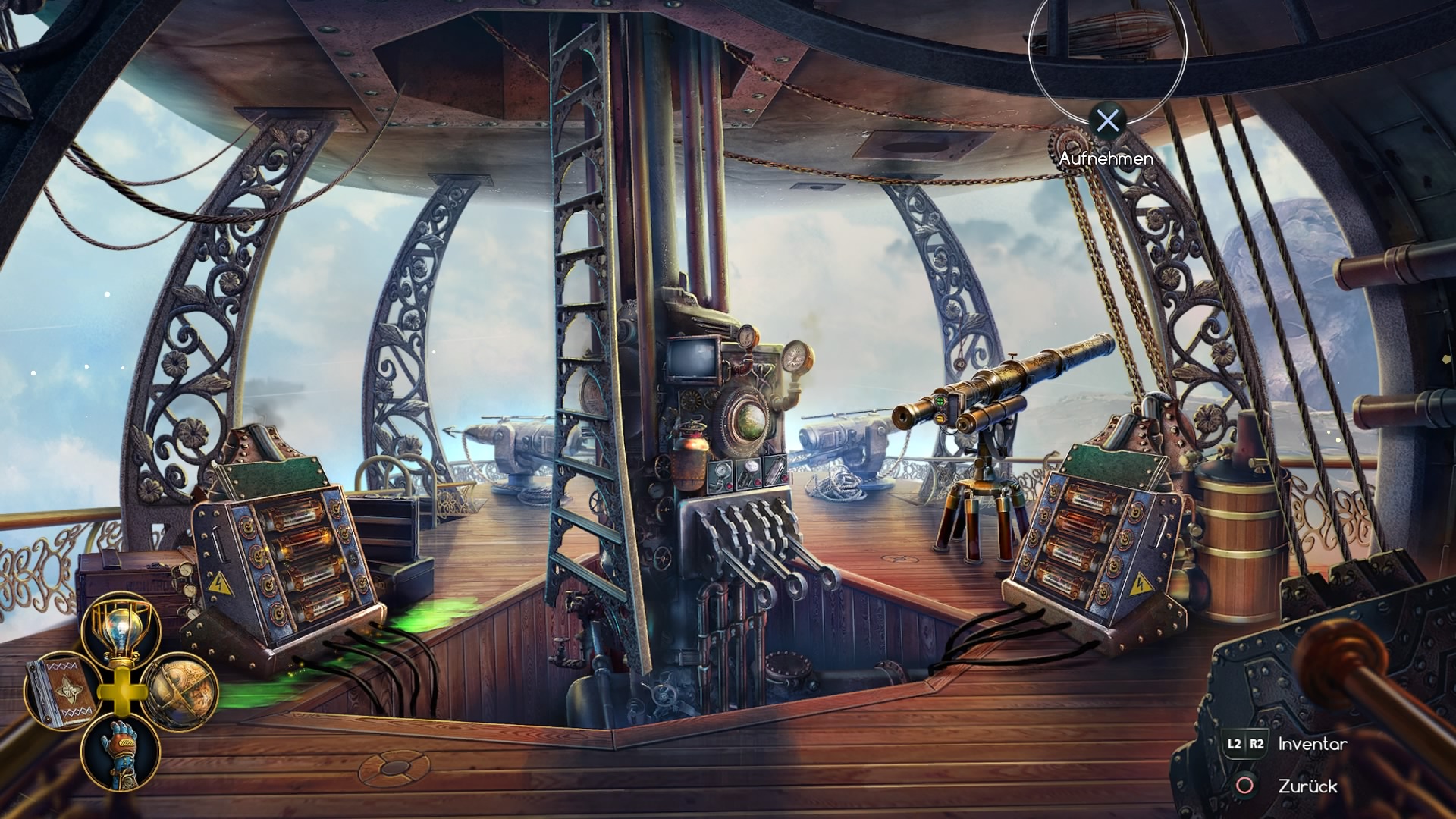The width and height of the screenshot is (1456, 819).
Task: Open the journal book icon
Action: 61,692
